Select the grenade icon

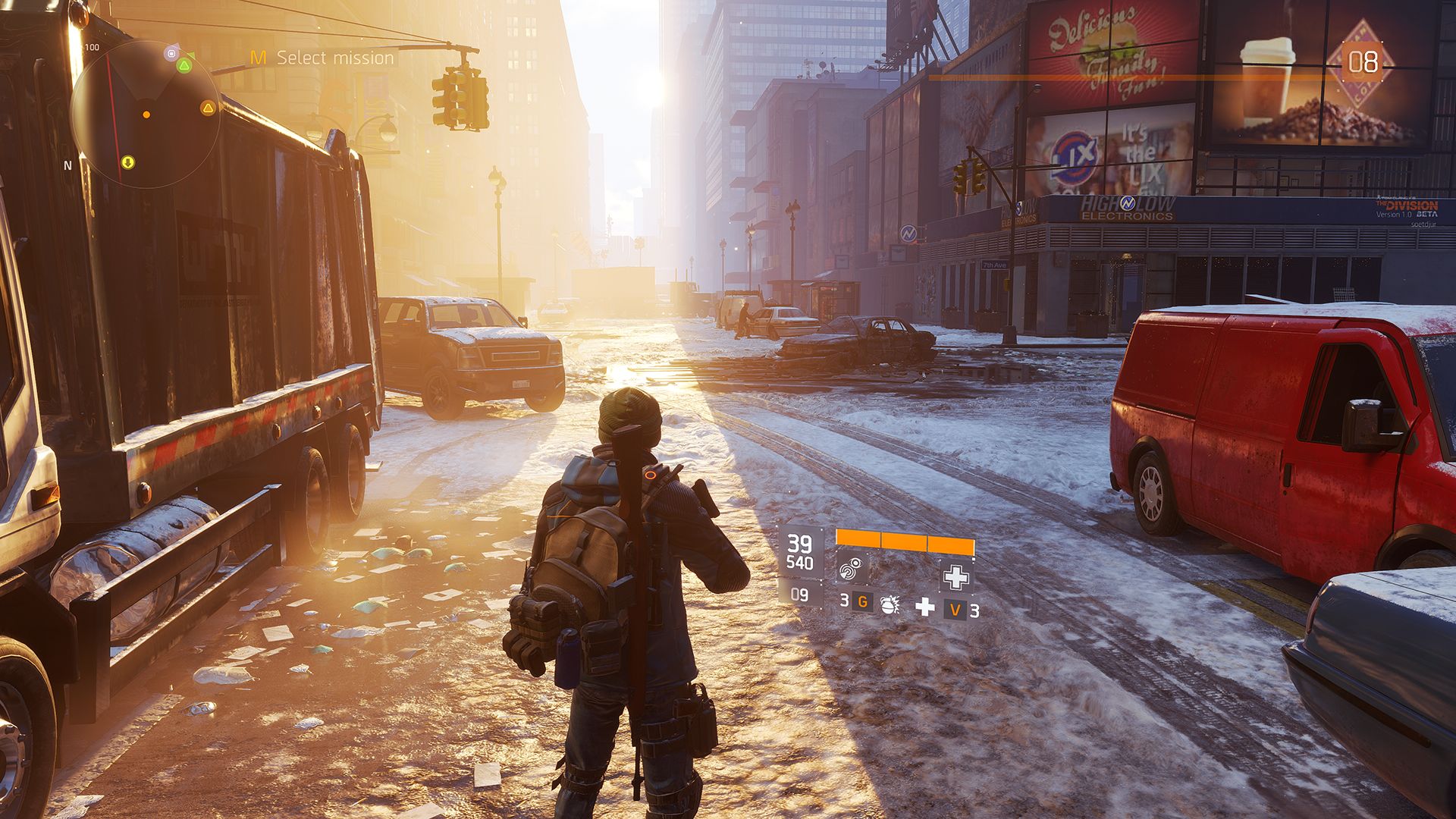click(889, 604)
